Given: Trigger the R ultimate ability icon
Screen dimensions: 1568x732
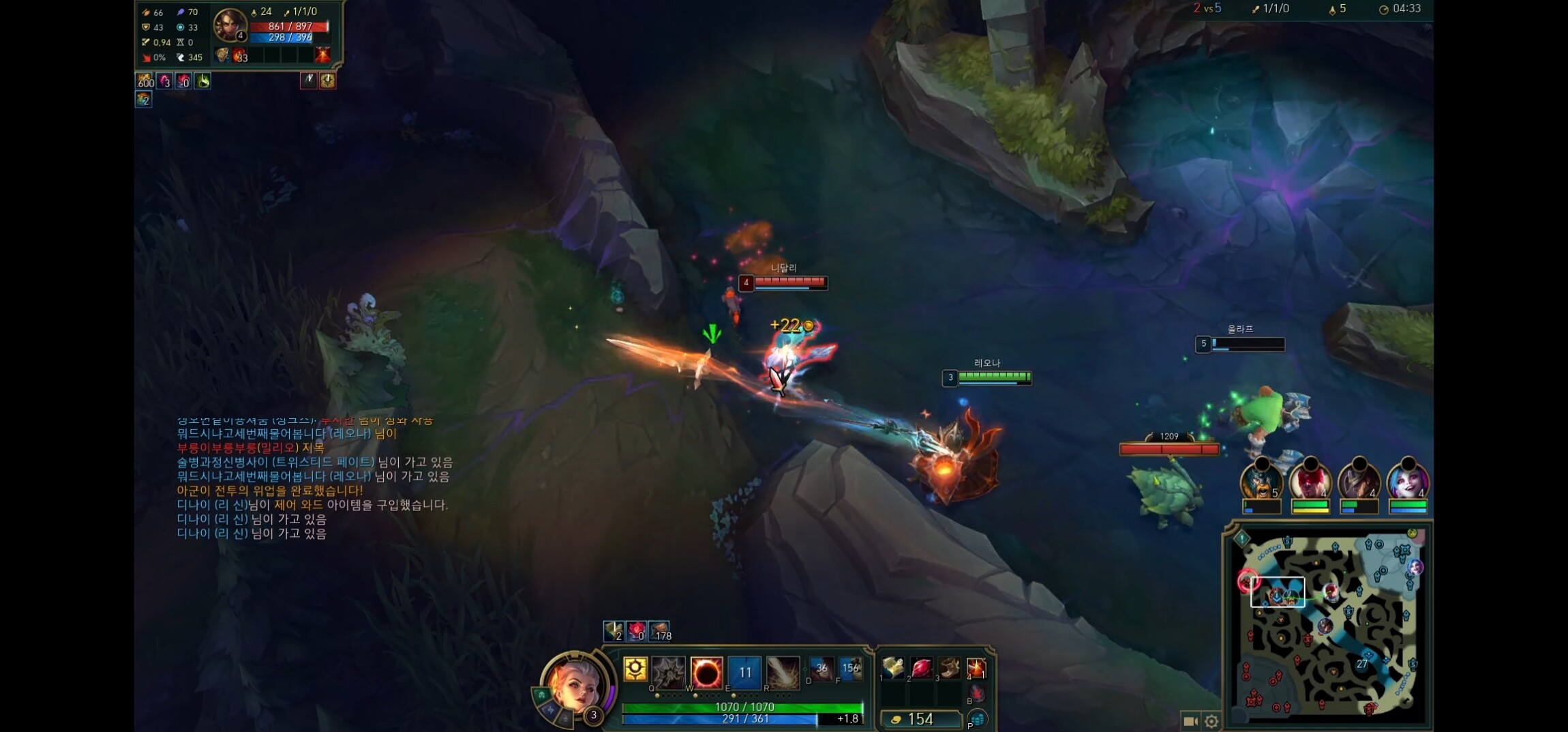Looking at the screenshot, I should tap(783, 673).
